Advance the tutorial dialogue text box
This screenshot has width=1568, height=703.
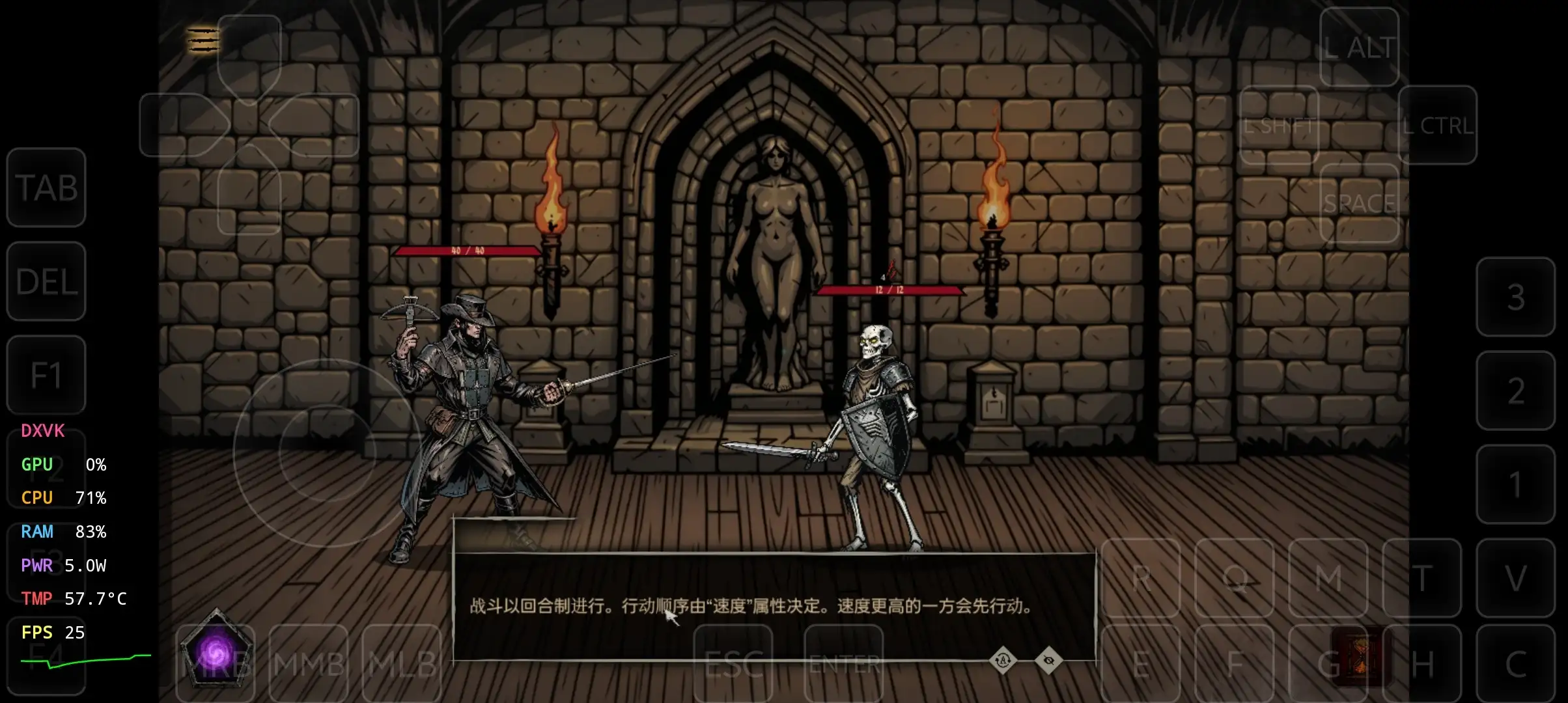click(x=774, y=605)
